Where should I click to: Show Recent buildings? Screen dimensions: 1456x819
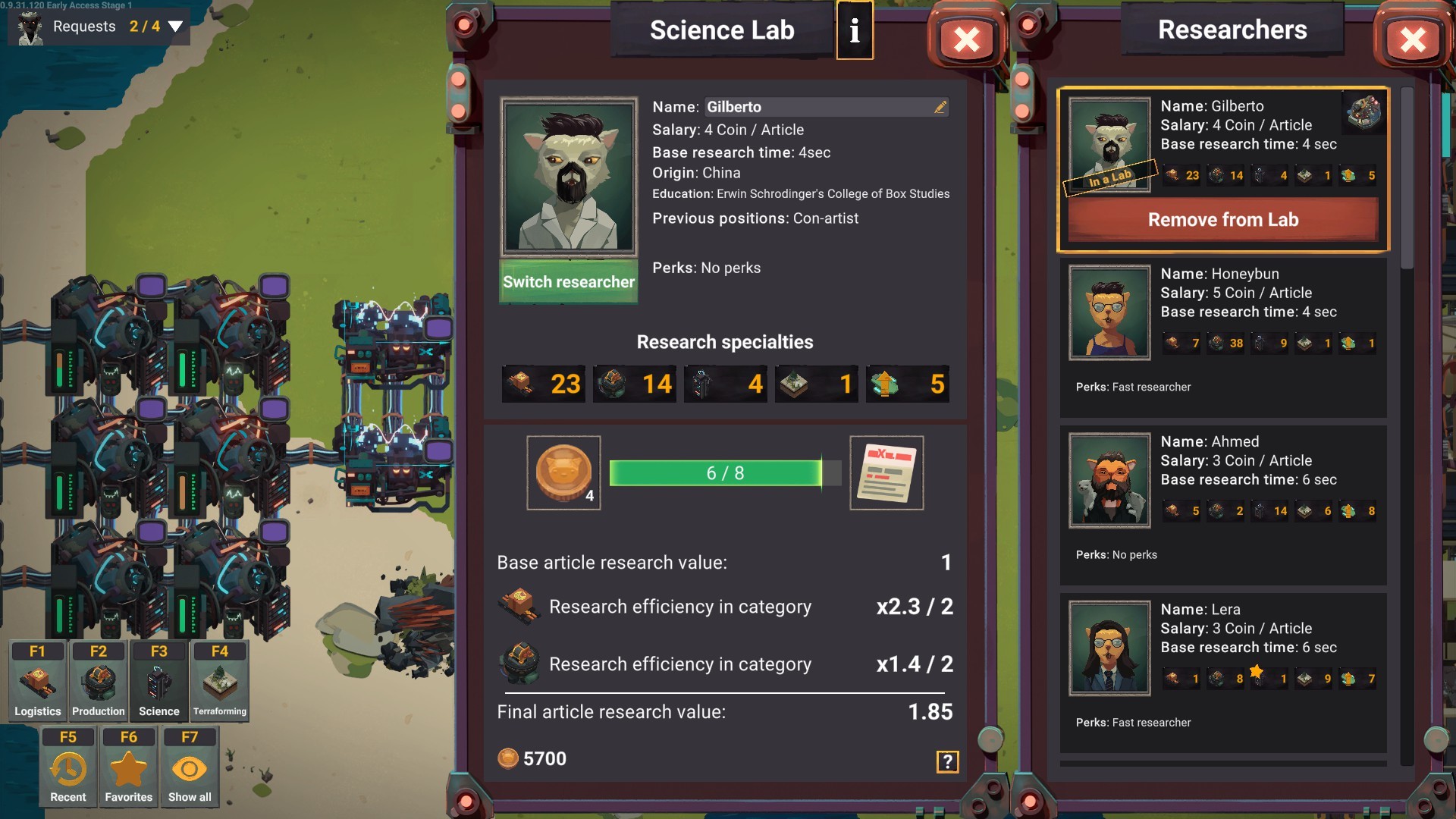click(x=68, y=767)
